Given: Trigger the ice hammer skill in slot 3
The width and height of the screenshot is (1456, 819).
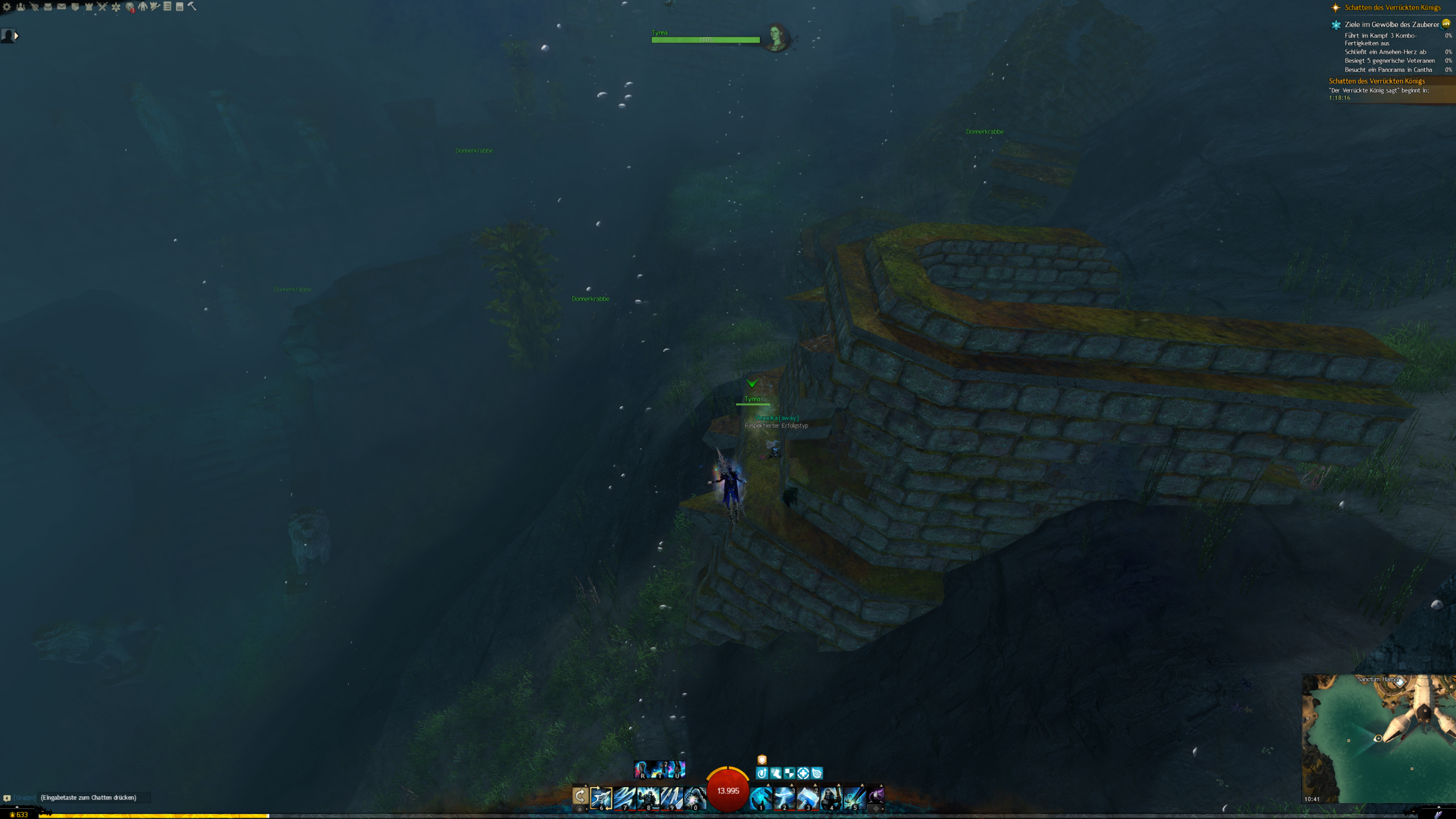Looking at the screenshot, I should [x=808, y=798].
